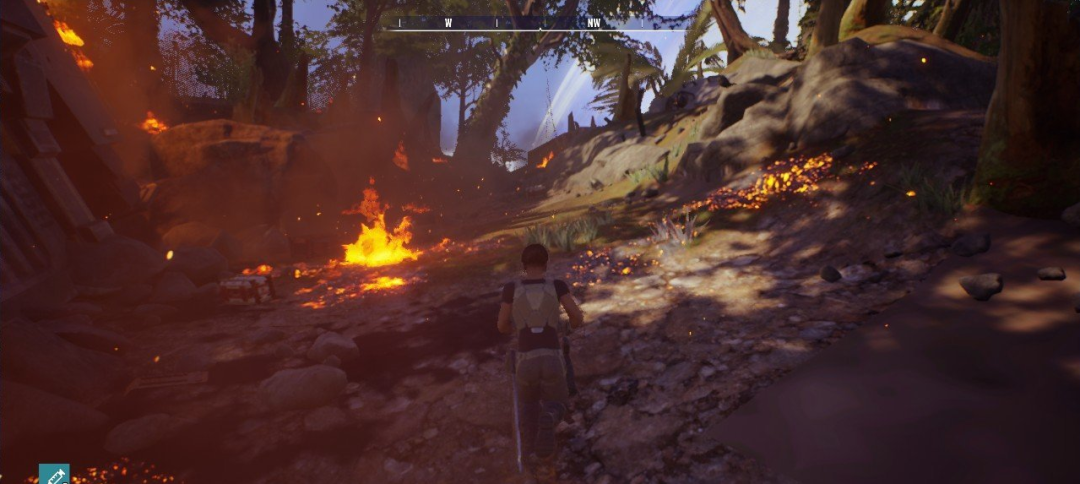The width and height of the screenshot is (1080, 484).
Task: Click the compass bar showing W and NW
Action: (521, 22)
